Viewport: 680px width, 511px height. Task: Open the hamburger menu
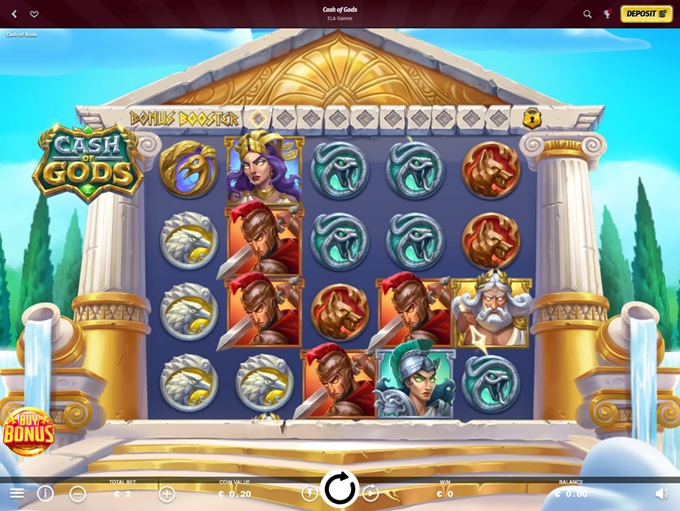pyautogui.click(x=17, y=493)
